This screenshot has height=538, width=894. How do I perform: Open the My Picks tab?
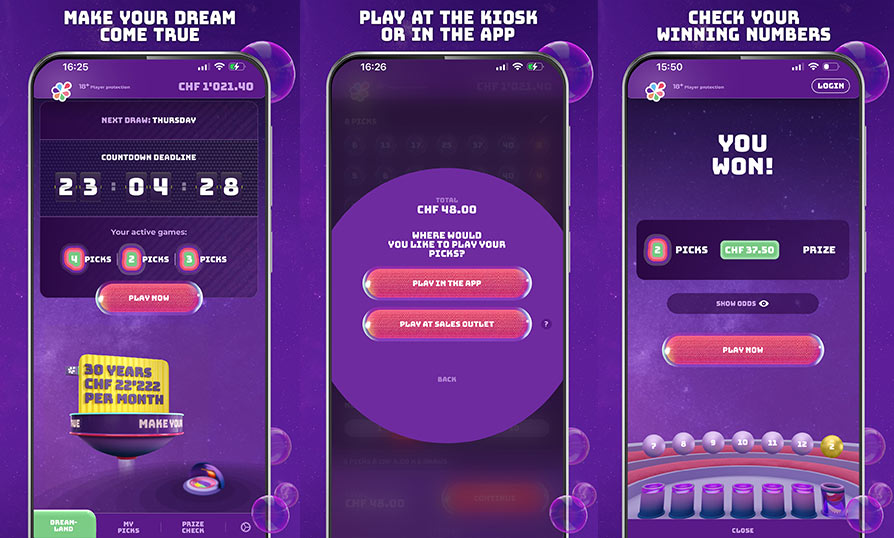[129, 525]
